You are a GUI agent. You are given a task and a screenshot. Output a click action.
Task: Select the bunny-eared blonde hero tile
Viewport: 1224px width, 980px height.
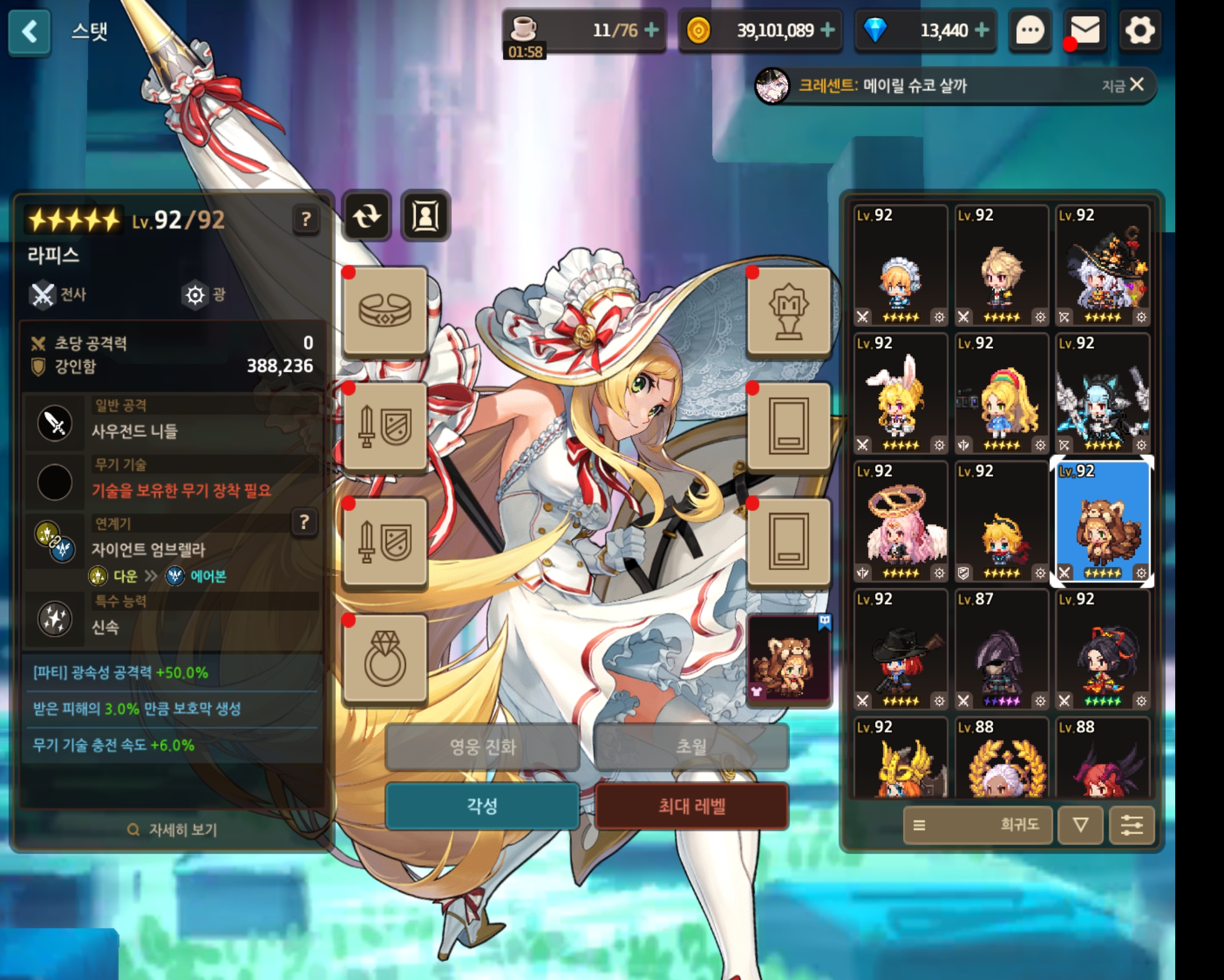tap(900, 393)
